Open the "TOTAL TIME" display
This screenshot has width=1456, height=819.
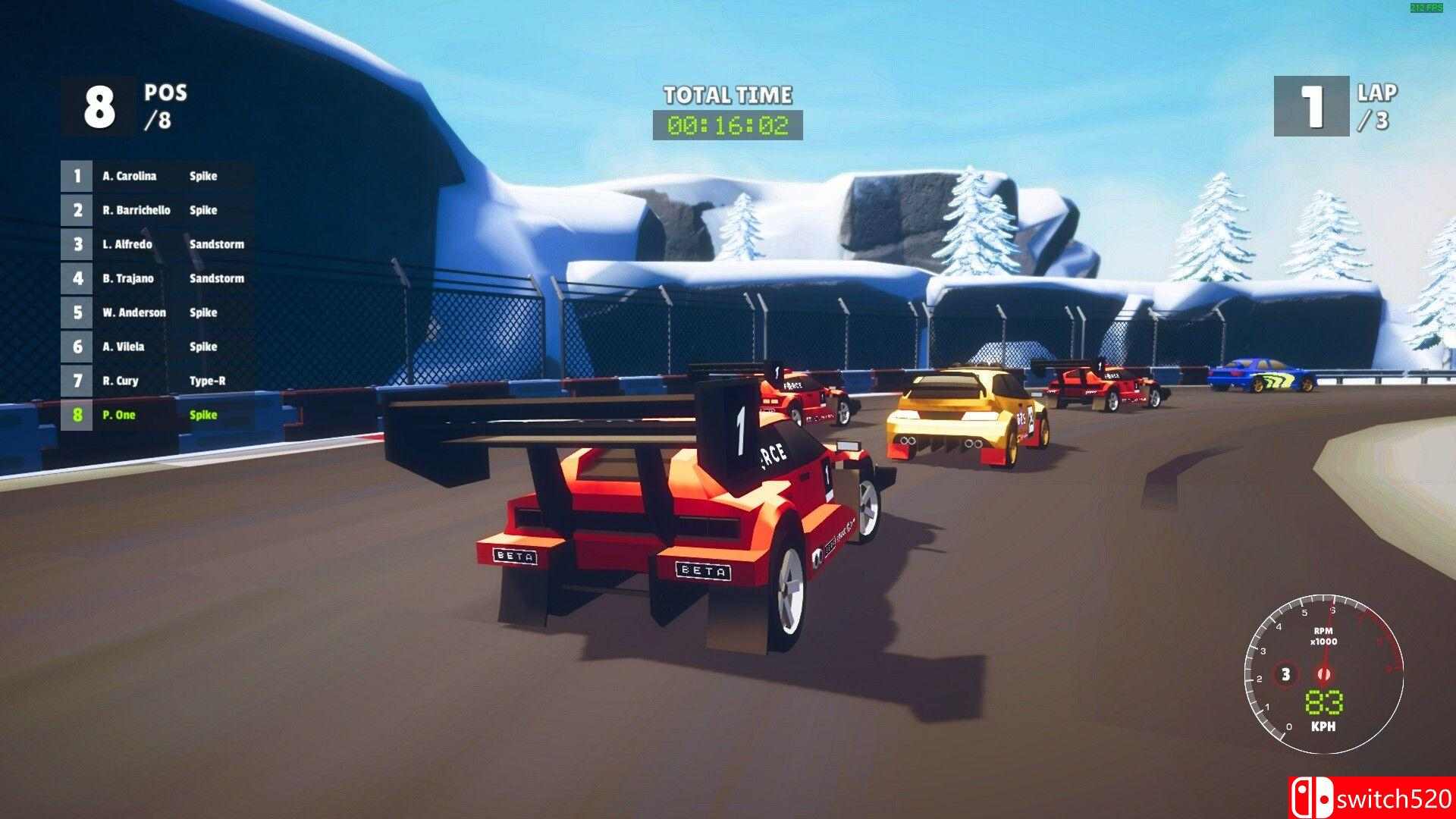[x=728, y=96]
